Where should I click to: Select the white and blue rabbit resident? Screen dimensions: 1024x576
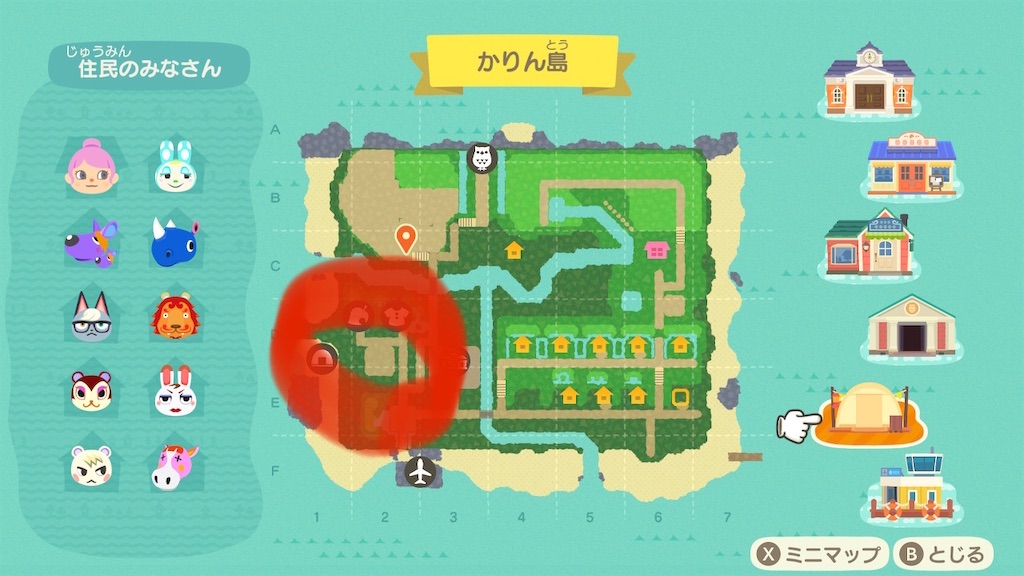[x=173, y=167]
